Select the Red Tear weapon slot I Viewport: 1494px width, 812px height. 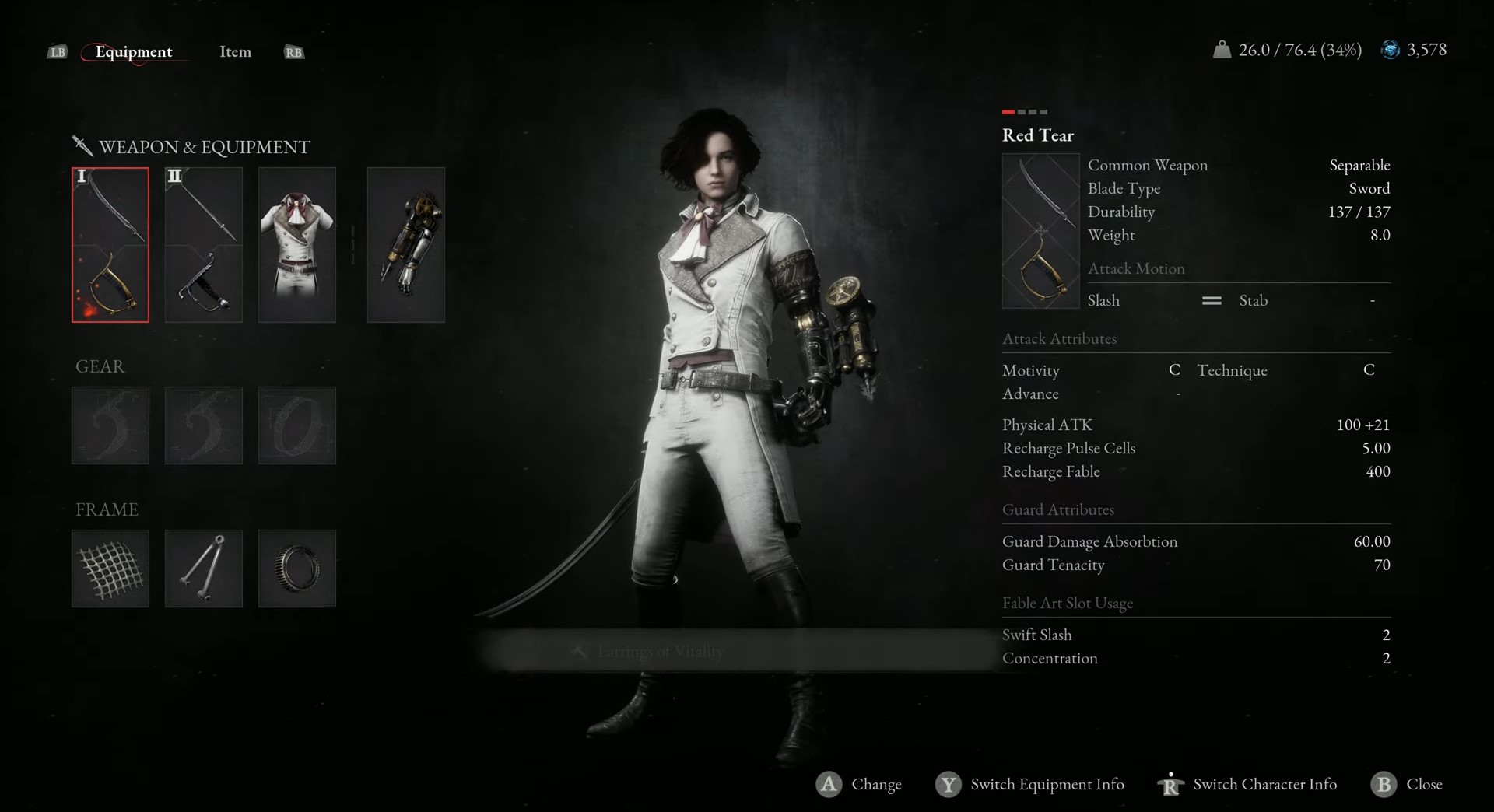coord(110,244)
